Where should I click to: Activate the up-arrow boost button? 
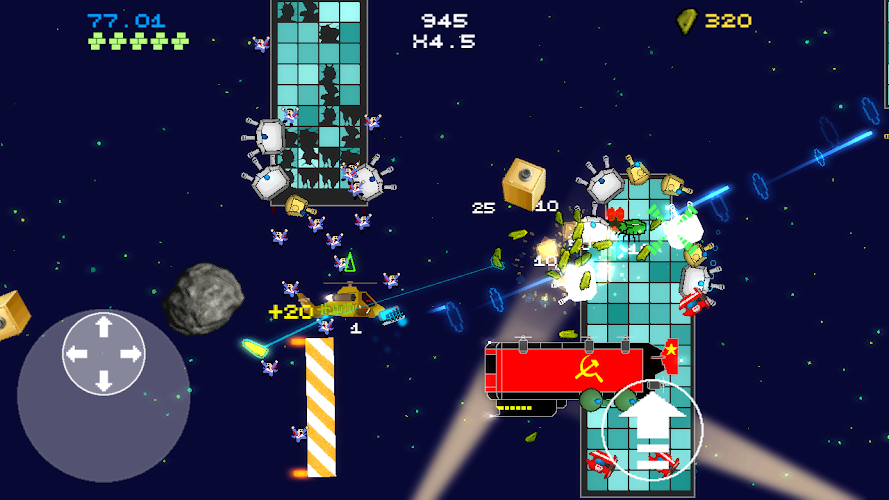[654, 428]
